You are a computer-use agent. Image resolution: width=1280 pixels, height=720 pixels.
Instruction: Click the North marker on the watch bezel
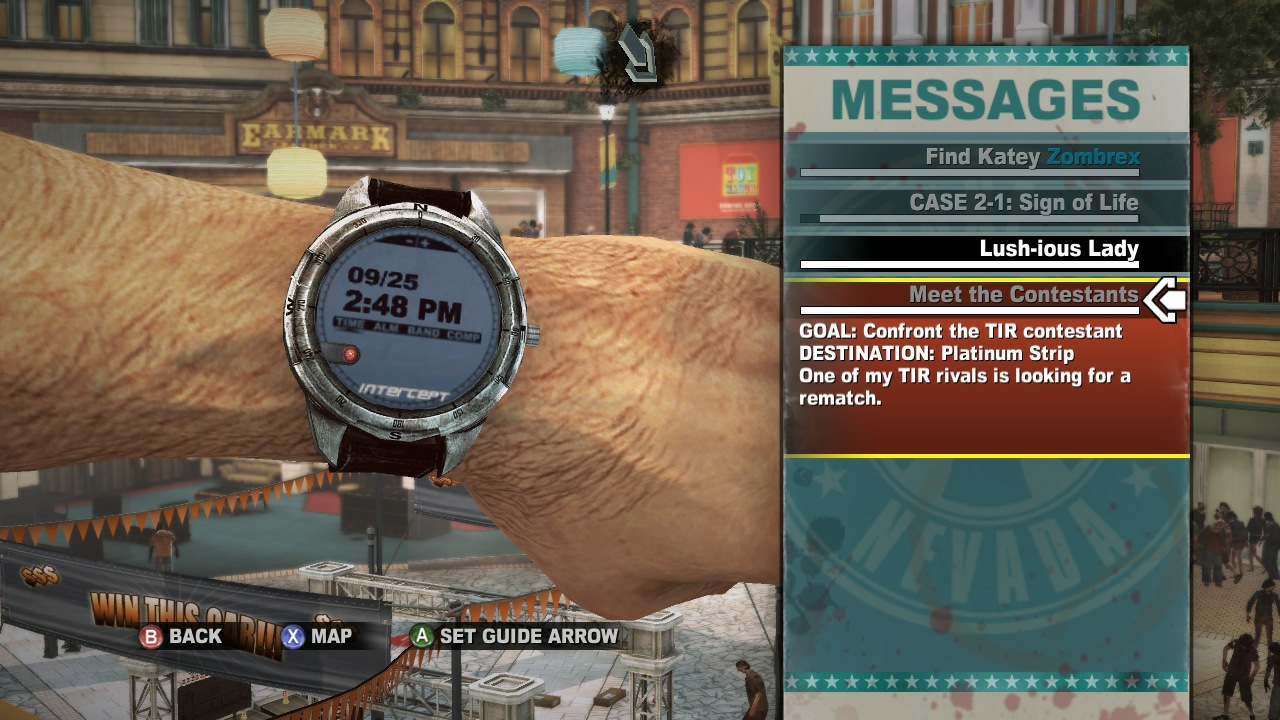420,207
